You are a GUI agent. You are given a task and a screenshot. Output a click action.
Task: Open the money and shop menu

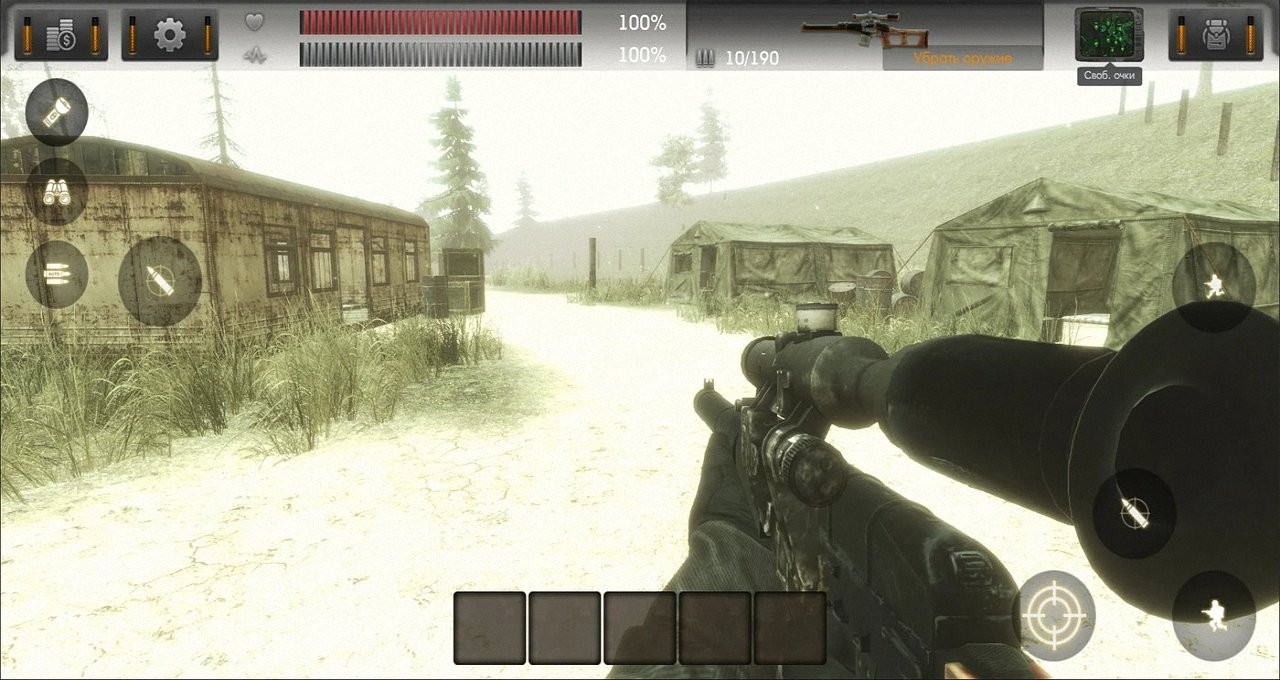[62, 35]
